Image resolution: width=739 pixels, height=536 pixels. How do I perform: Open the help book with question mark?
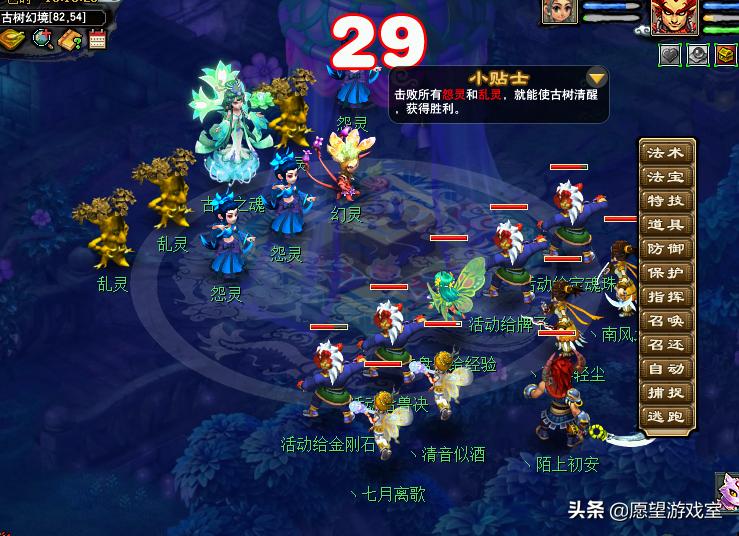[70, 40]
